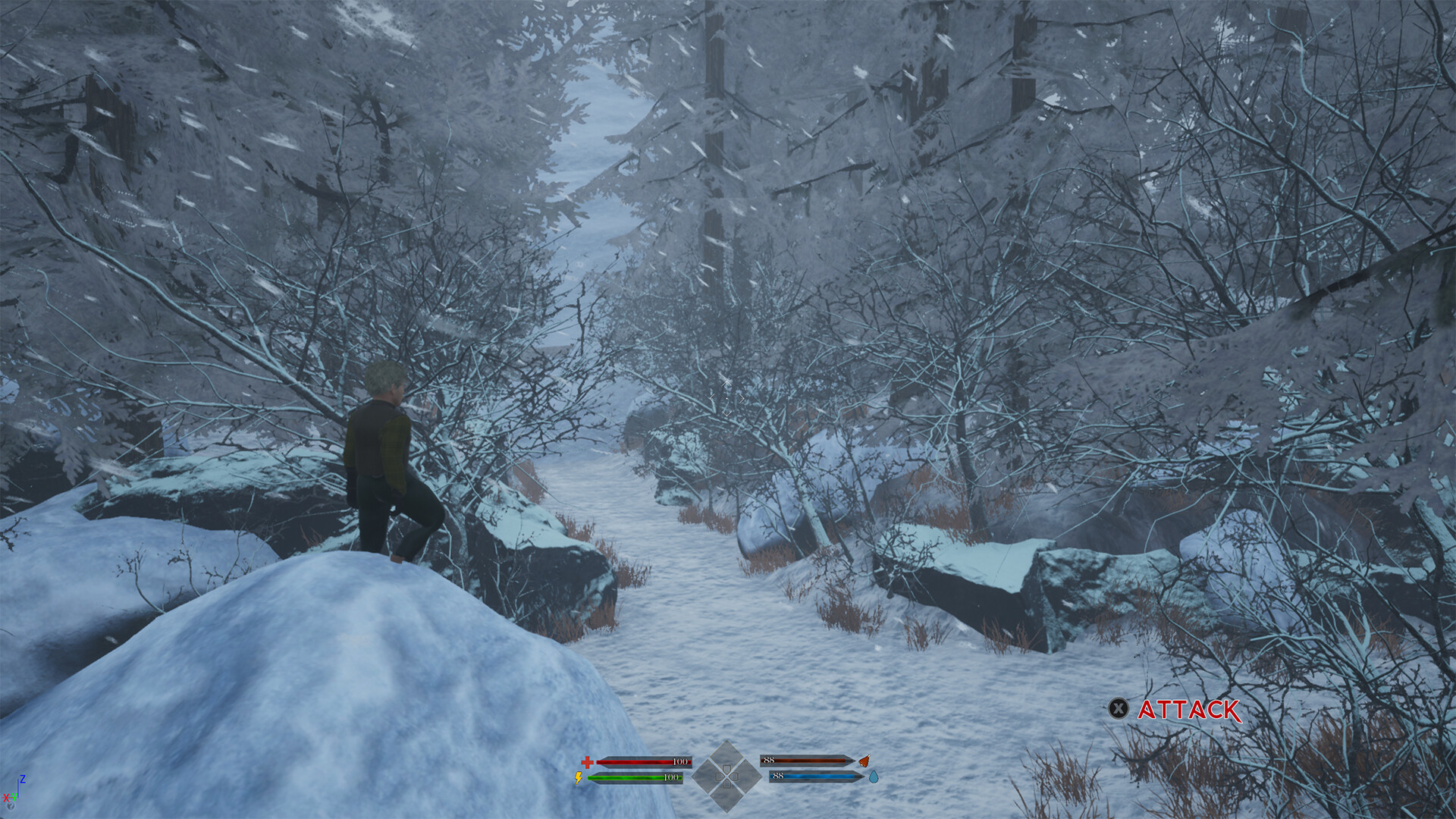This screenshot has width=1456, height=819.
Task: Click the blue Z axis label on the gizmo
Action: (x=23, y=778)
